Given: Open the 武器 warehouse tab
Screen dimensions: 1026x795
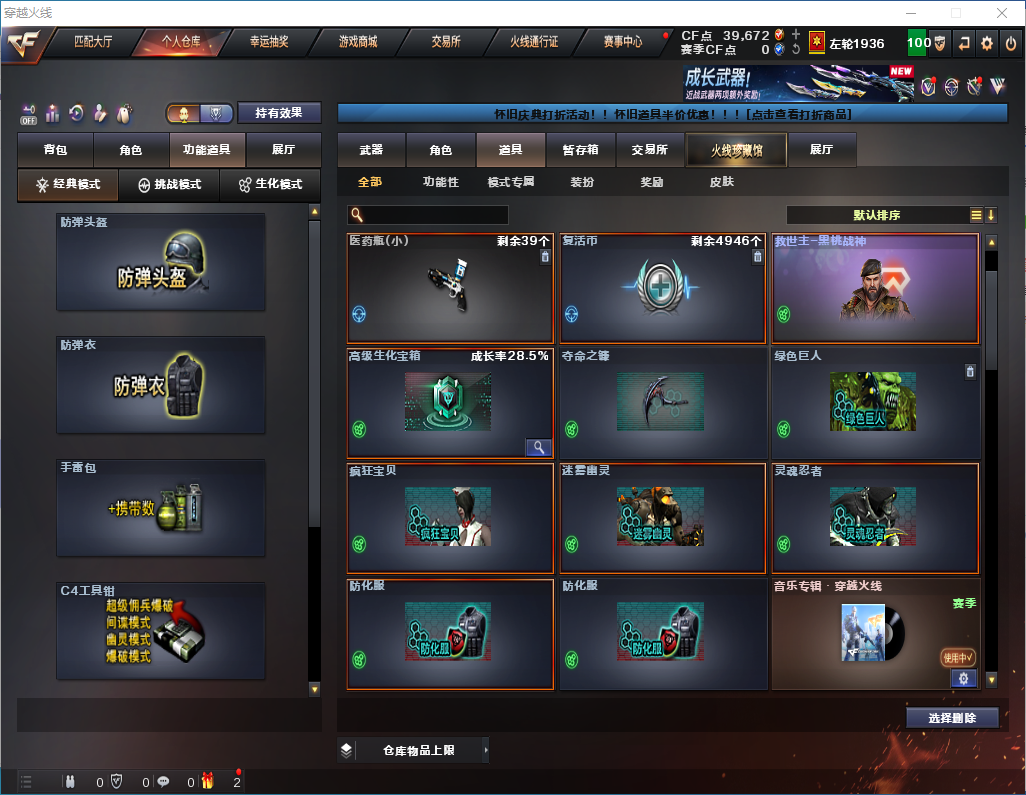Looking at the screenshot, I should click(x=371, y=150).
